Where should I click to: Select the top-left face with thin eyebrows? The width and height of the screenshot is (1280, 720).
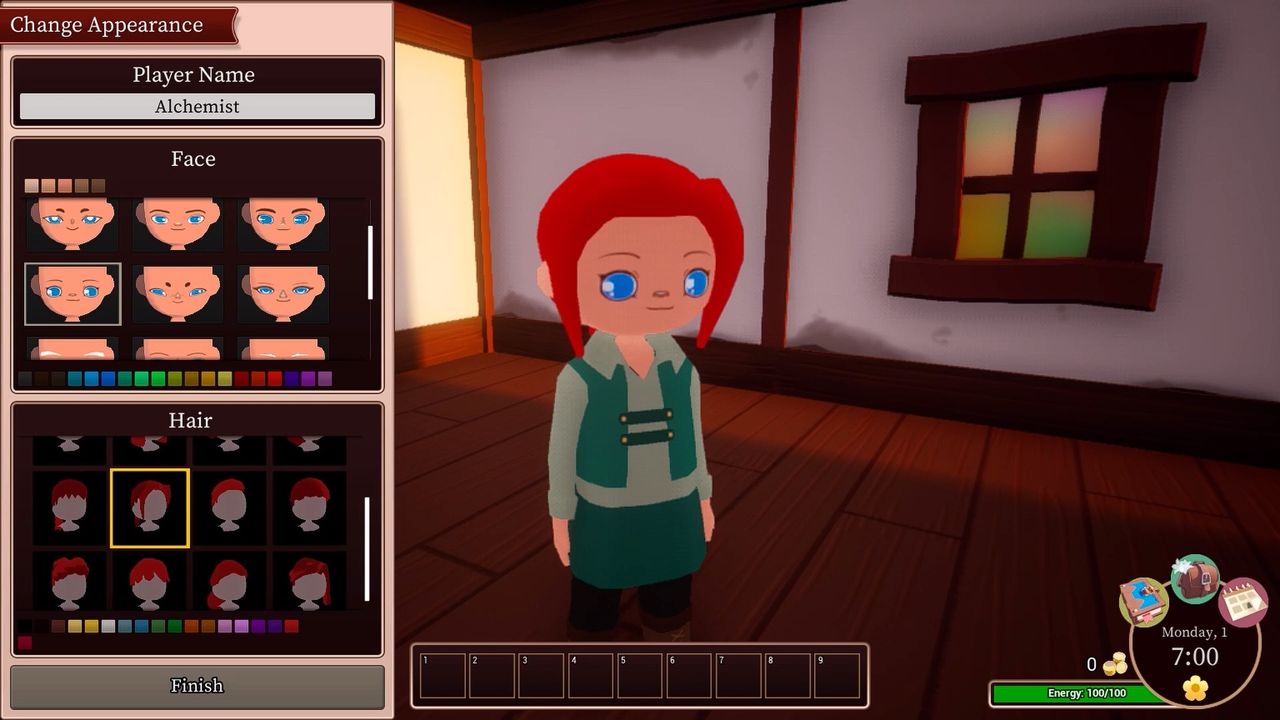(70, 222)
